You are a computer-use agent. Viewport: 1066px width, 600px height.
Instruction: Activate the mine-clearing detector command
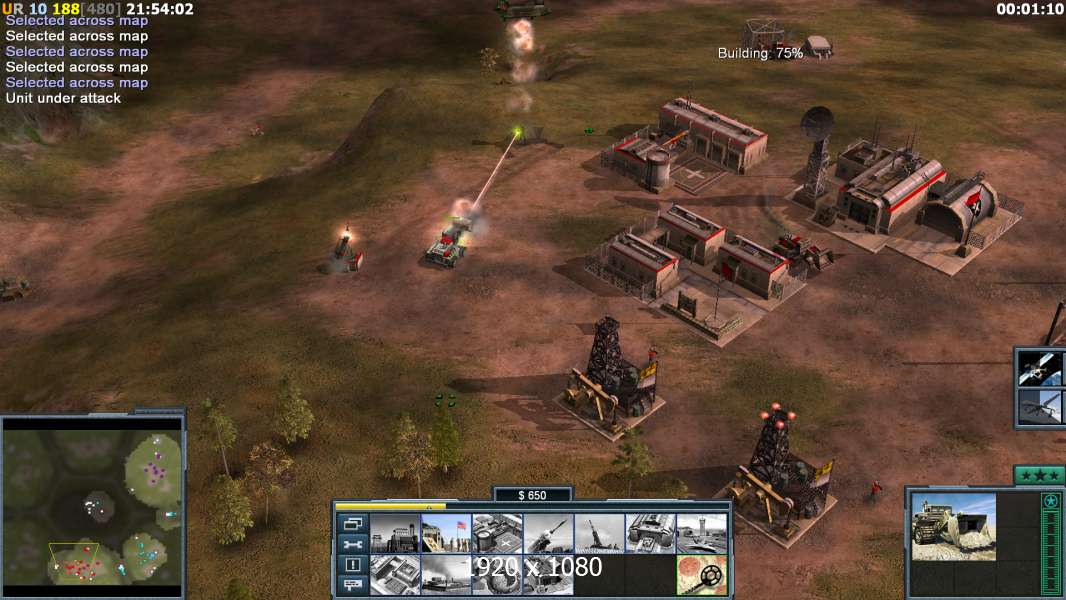coord(701,575)
